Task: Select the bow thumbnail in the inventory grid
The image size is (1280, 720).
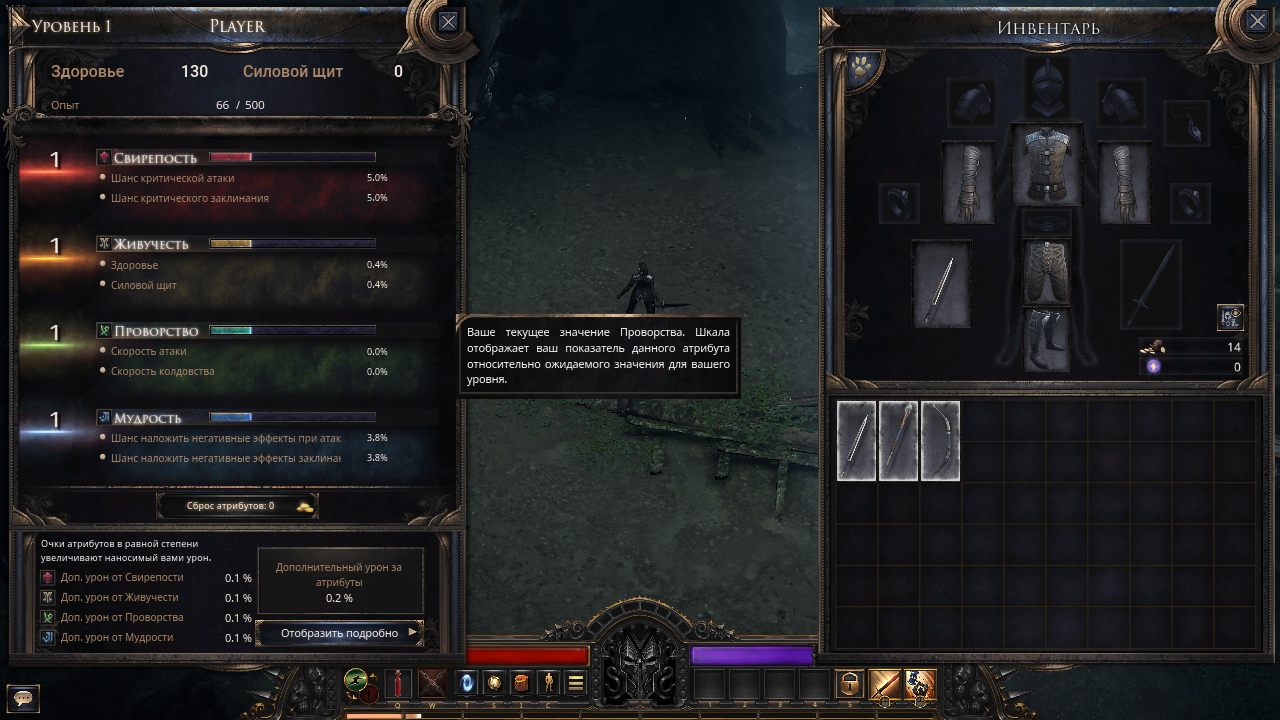Action: pyautogui.click(x=940, y=441)
